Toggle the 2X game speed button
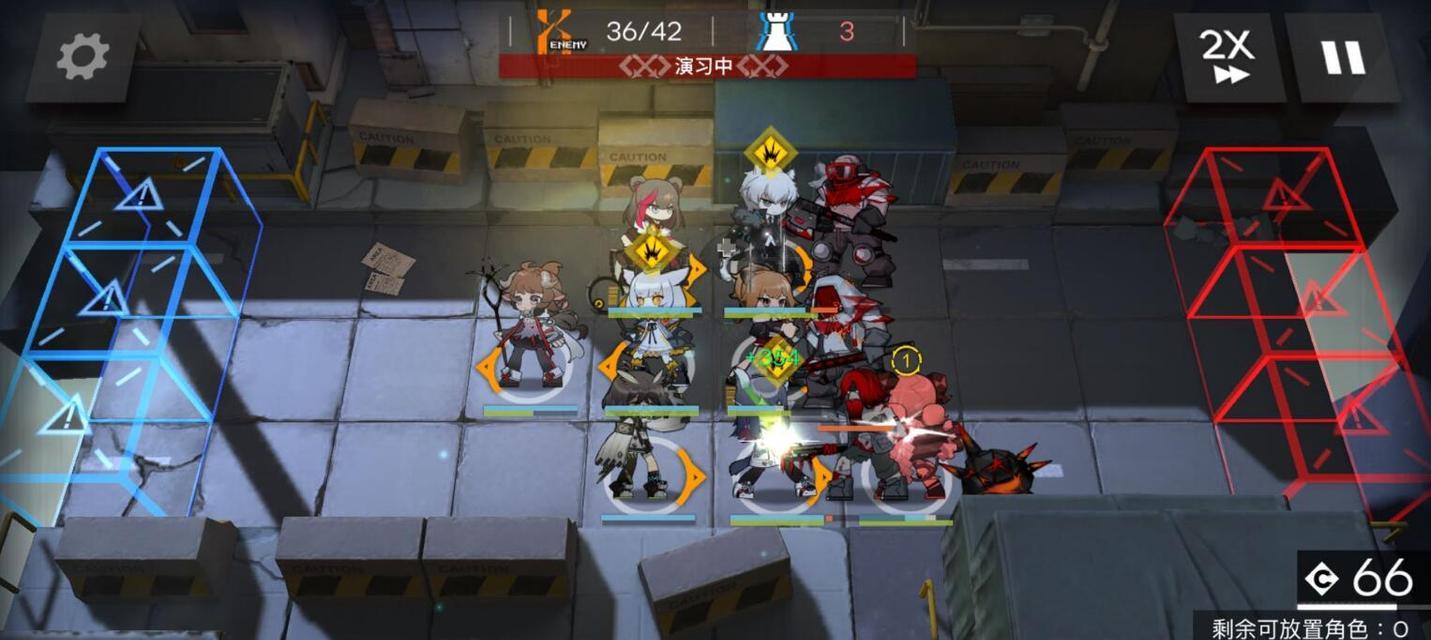 (x=1226, y=57)
